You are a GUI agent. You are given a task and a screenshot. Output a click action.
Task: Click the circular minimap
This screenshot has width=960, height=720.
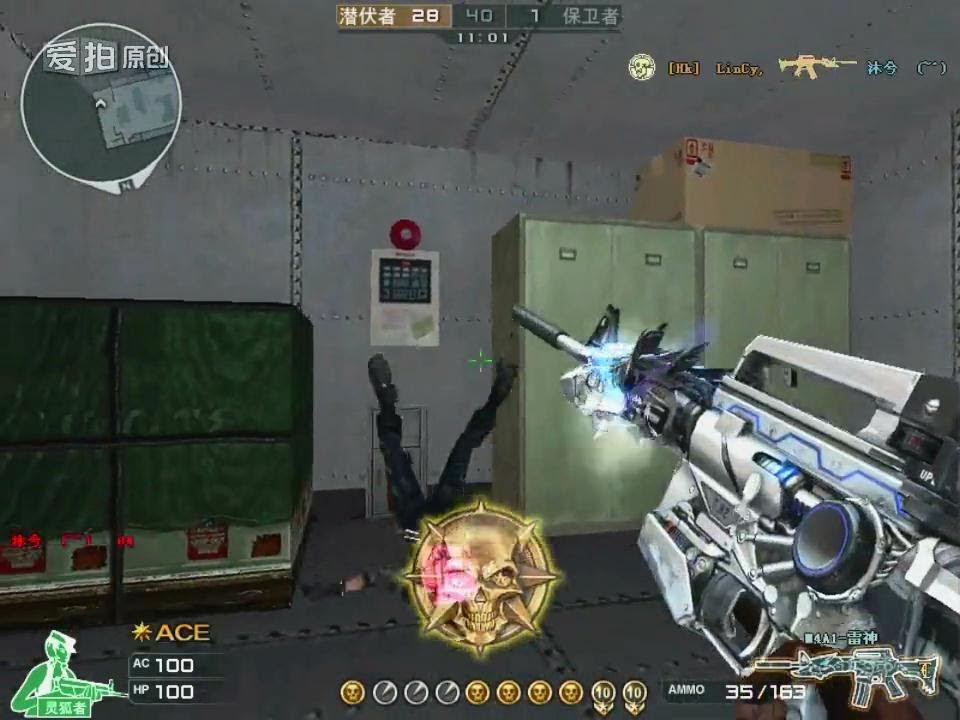100,110
